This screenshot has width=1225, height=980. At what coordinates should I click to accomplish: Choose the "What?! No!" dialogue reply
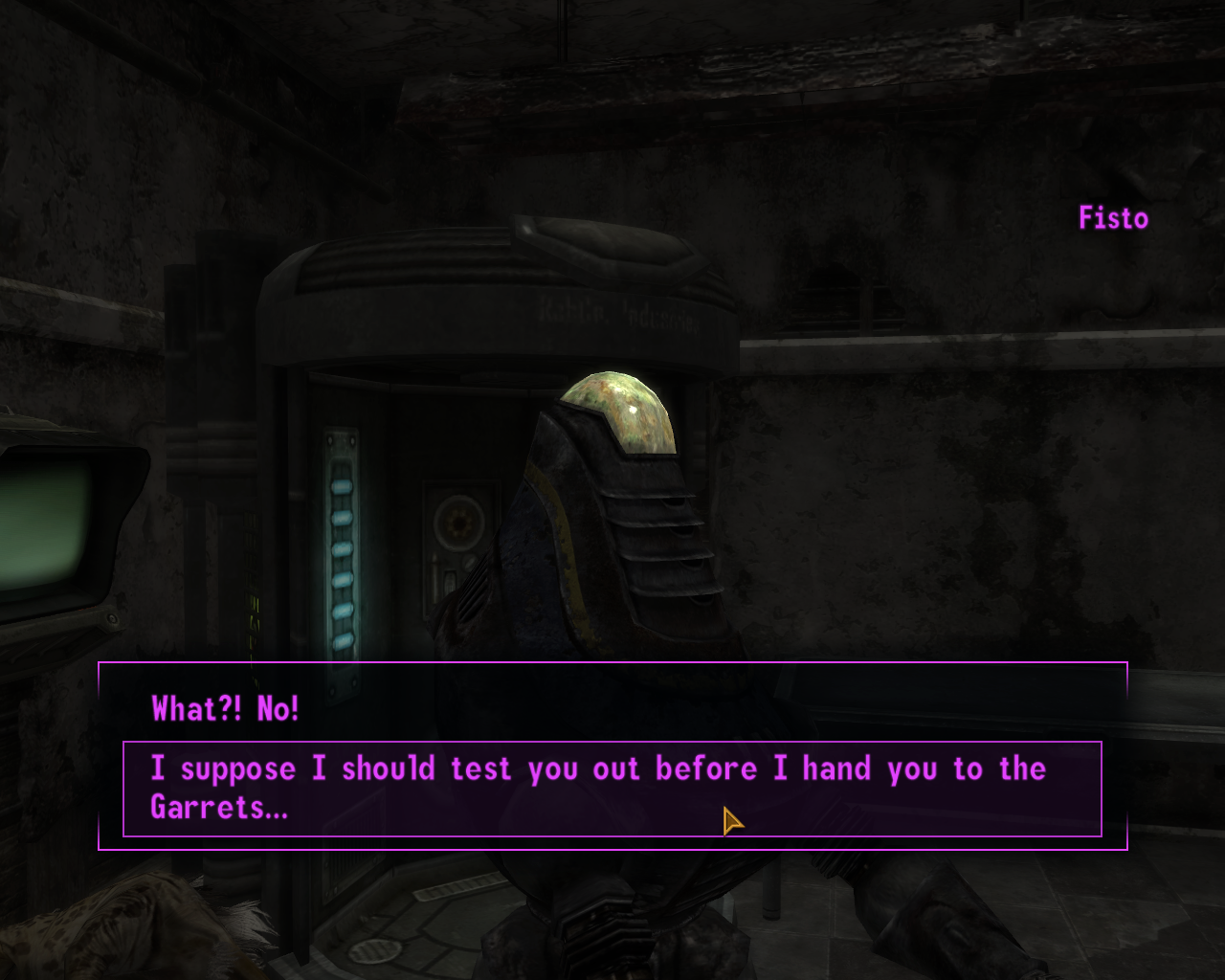[x=226, y=709]
